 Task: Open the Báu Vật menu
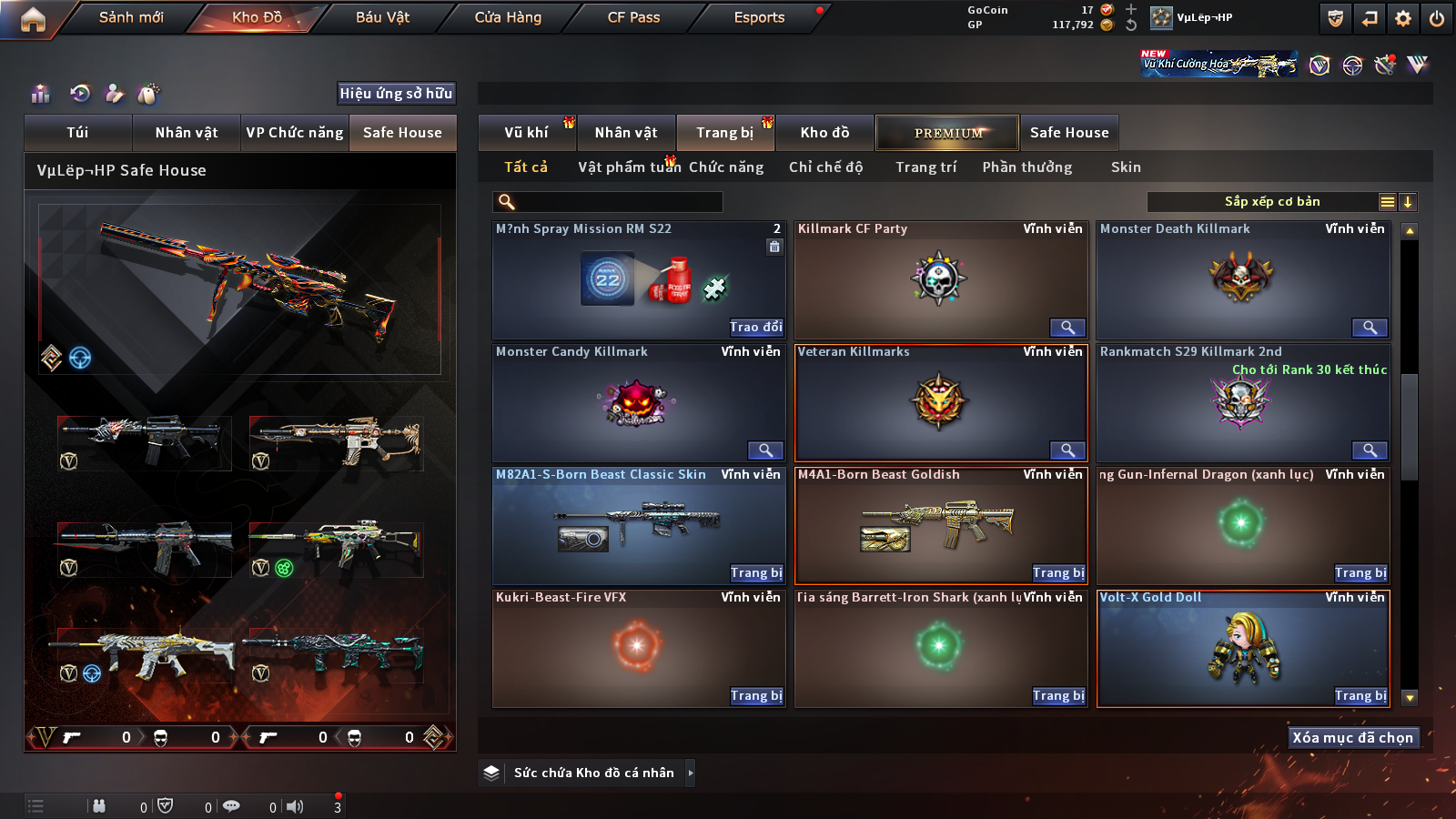point(382,17)
